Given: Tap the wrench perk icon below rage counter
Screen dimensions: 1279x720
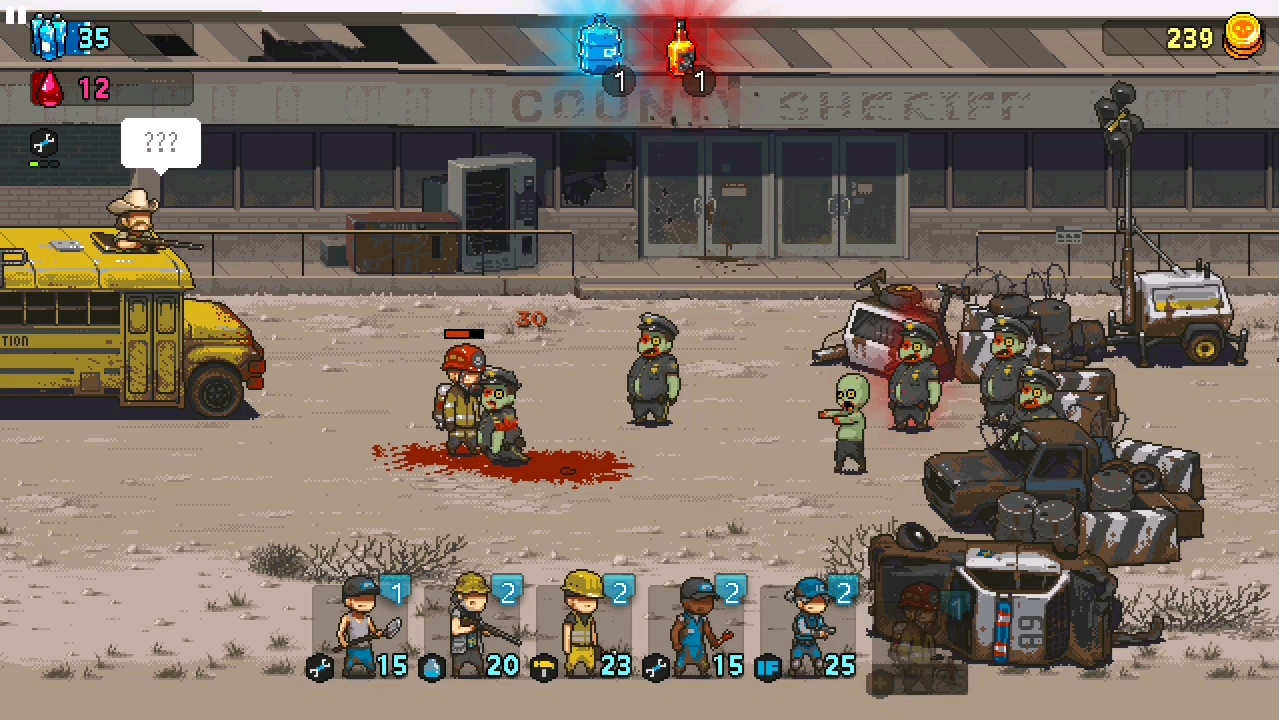Looking at the screenshot, I should (x=45, y=143).
